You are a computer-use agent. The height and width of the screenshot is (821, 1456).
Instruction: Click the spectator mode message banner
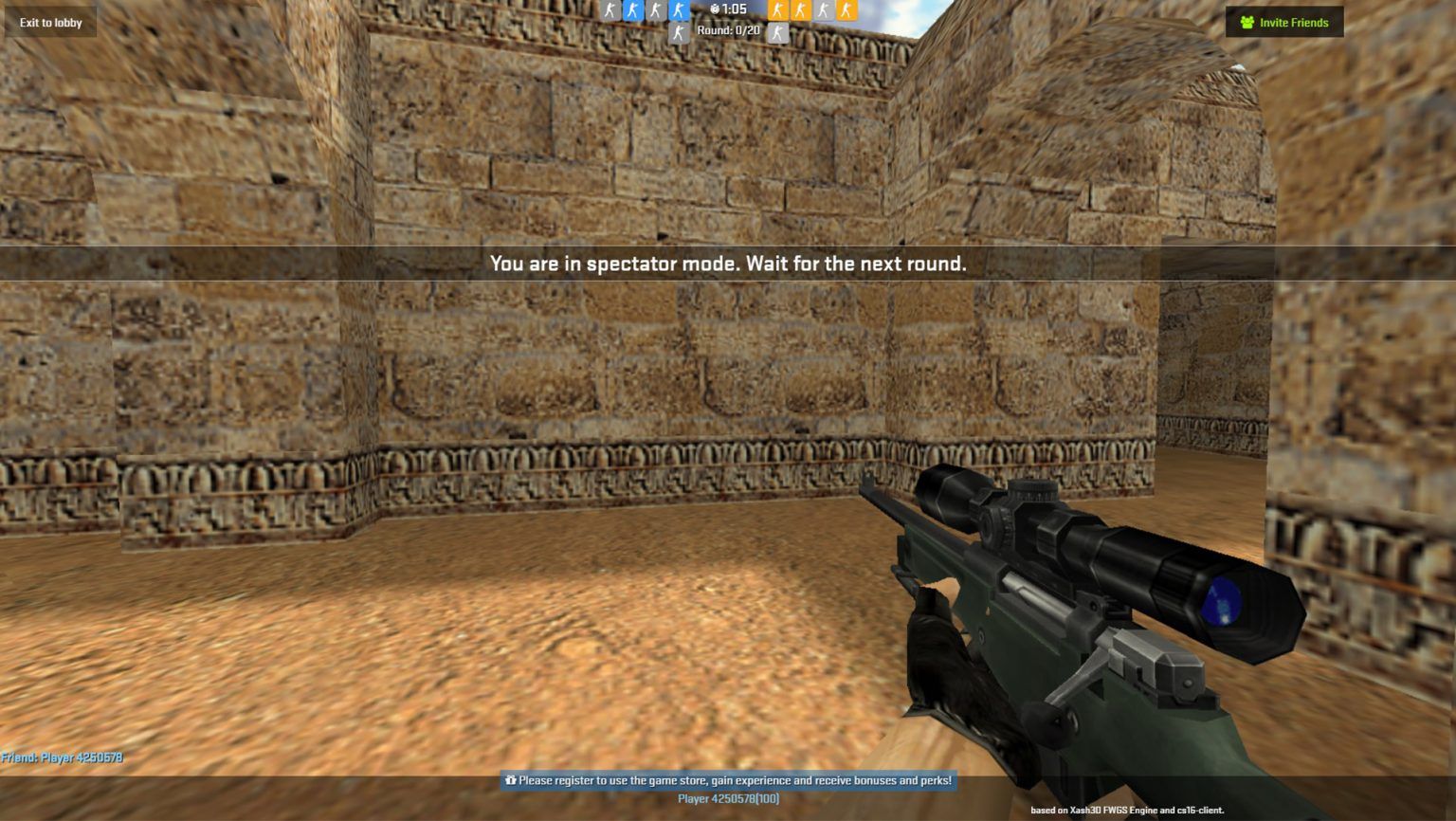tap(728, 265)
